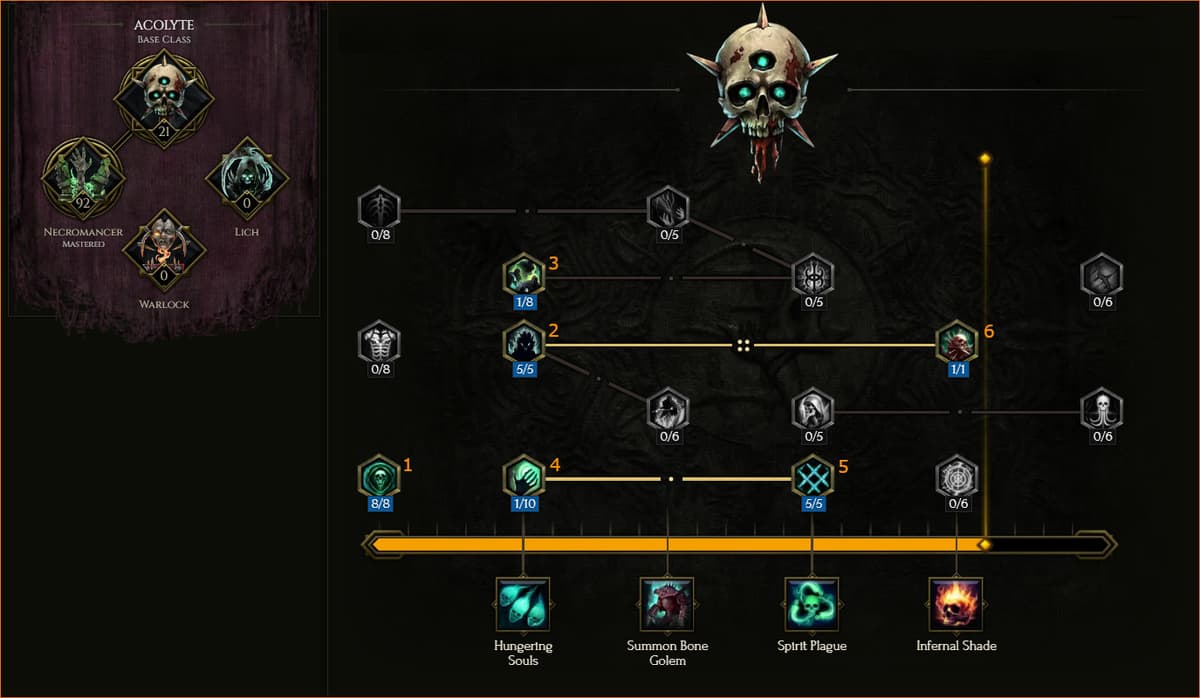Select the tentacled skull passive node
Image resolution: width=1200 pixels, height=698 pixels.
(x=1101, y=408)
